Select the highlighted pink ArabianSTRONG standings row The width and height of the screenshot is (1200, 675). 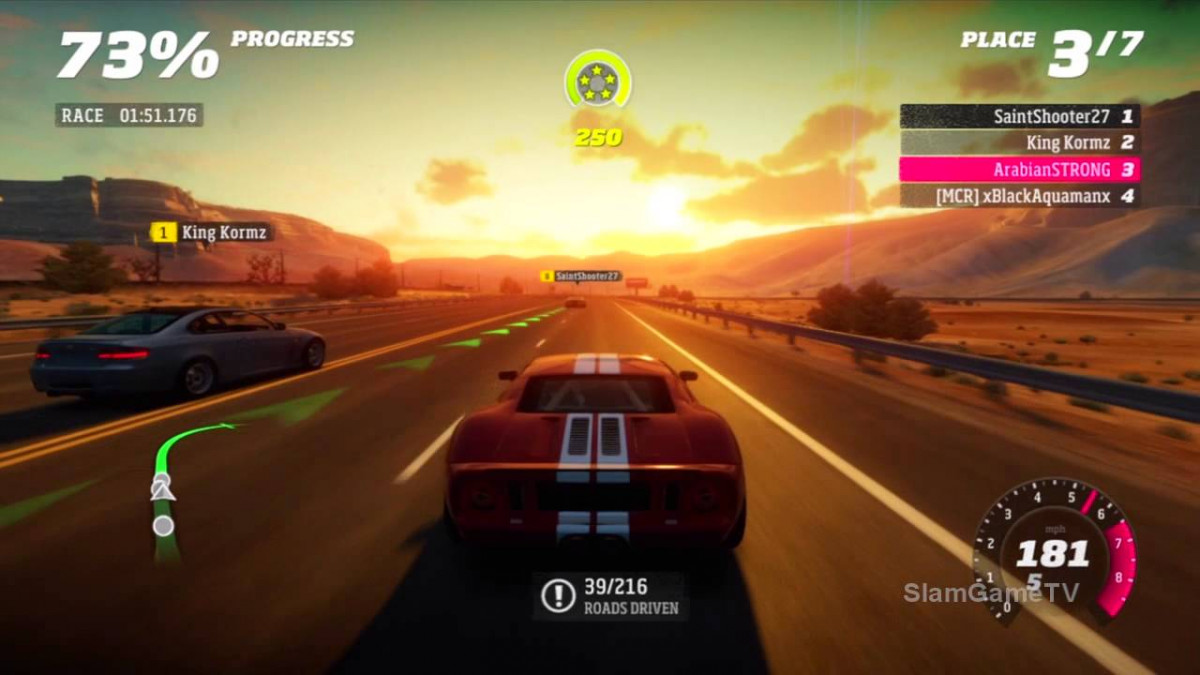click(x=1019, y=169)
